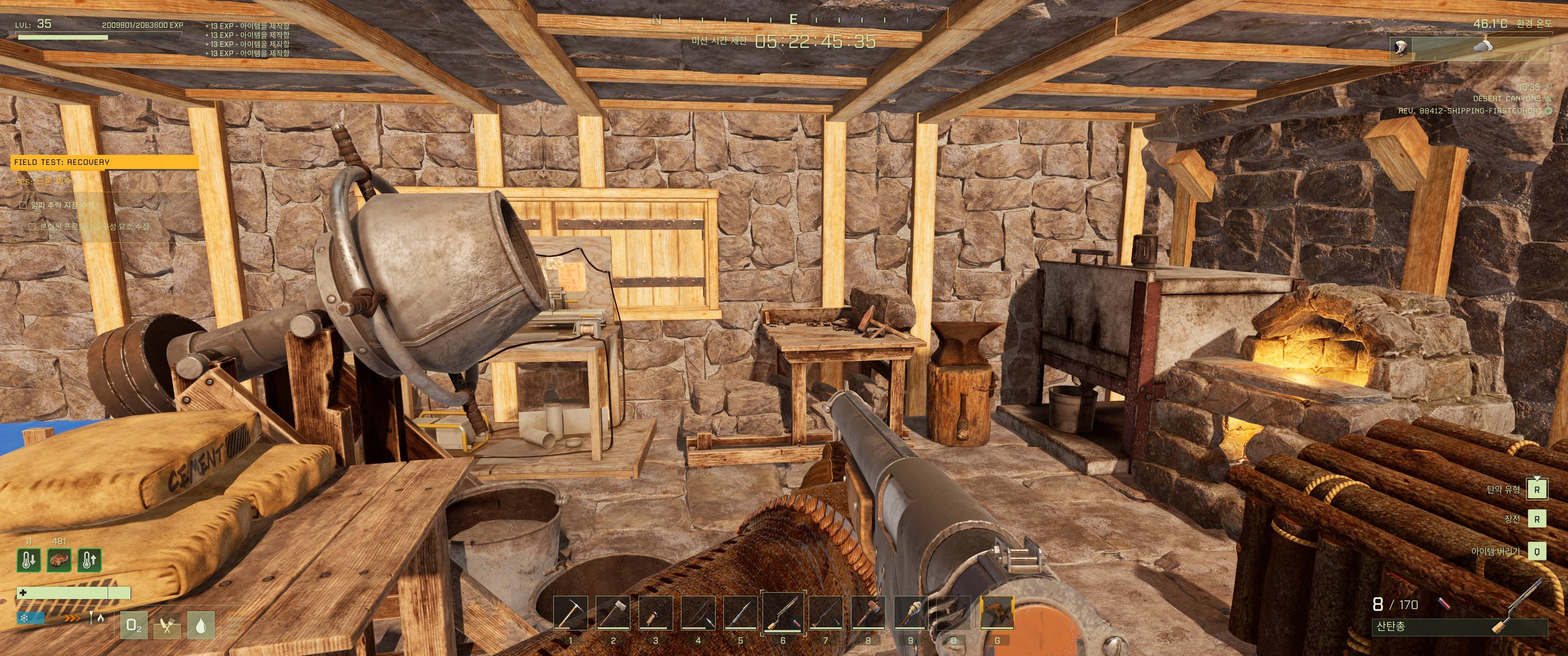The width and height of the screenshot is (1568, 656).
Task: Click the O2 oxygen status icon
Action: point(134,625)
